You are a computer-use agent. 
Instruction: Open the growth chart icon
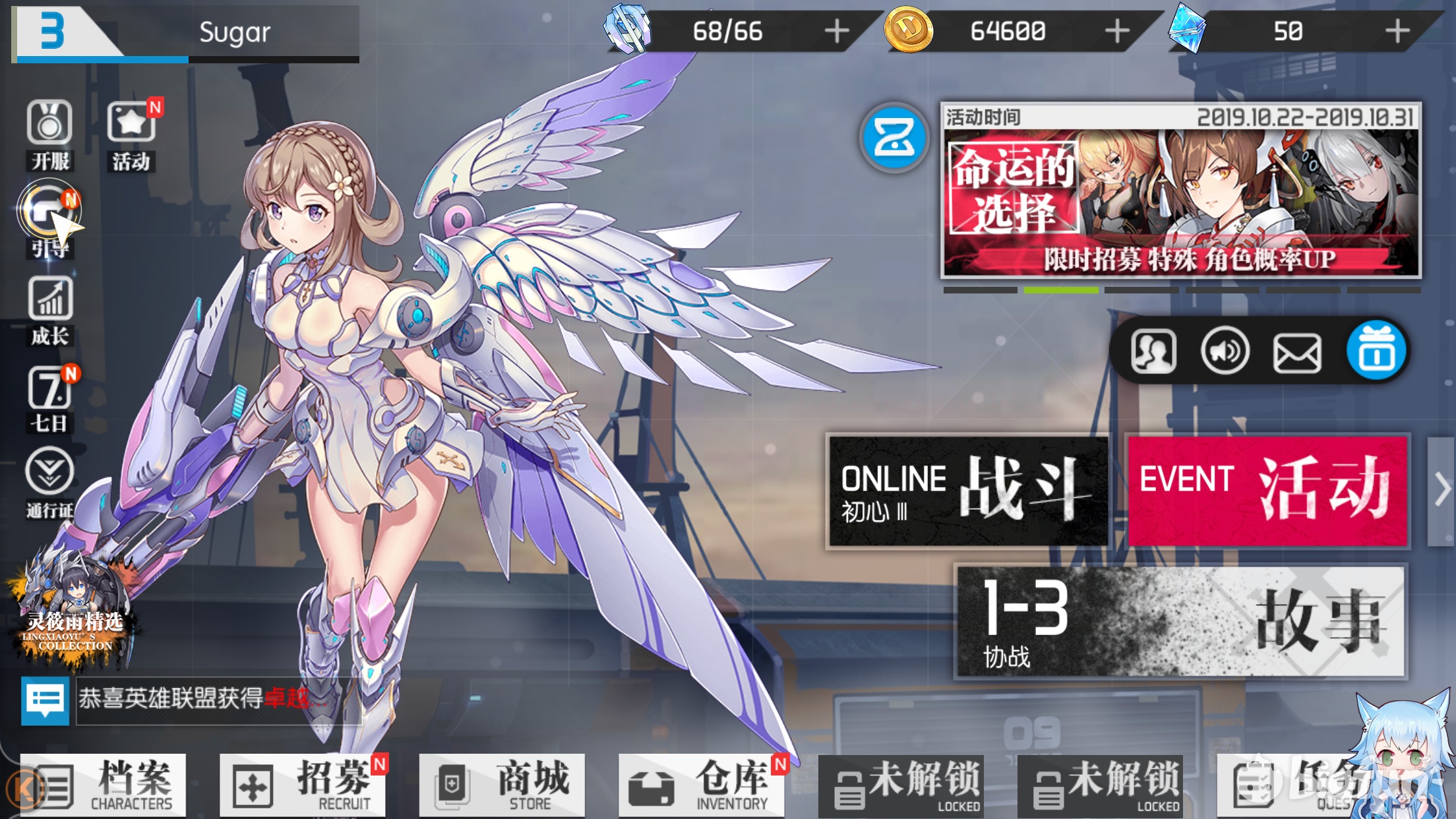pyautogui.click(x=50, y=309)
